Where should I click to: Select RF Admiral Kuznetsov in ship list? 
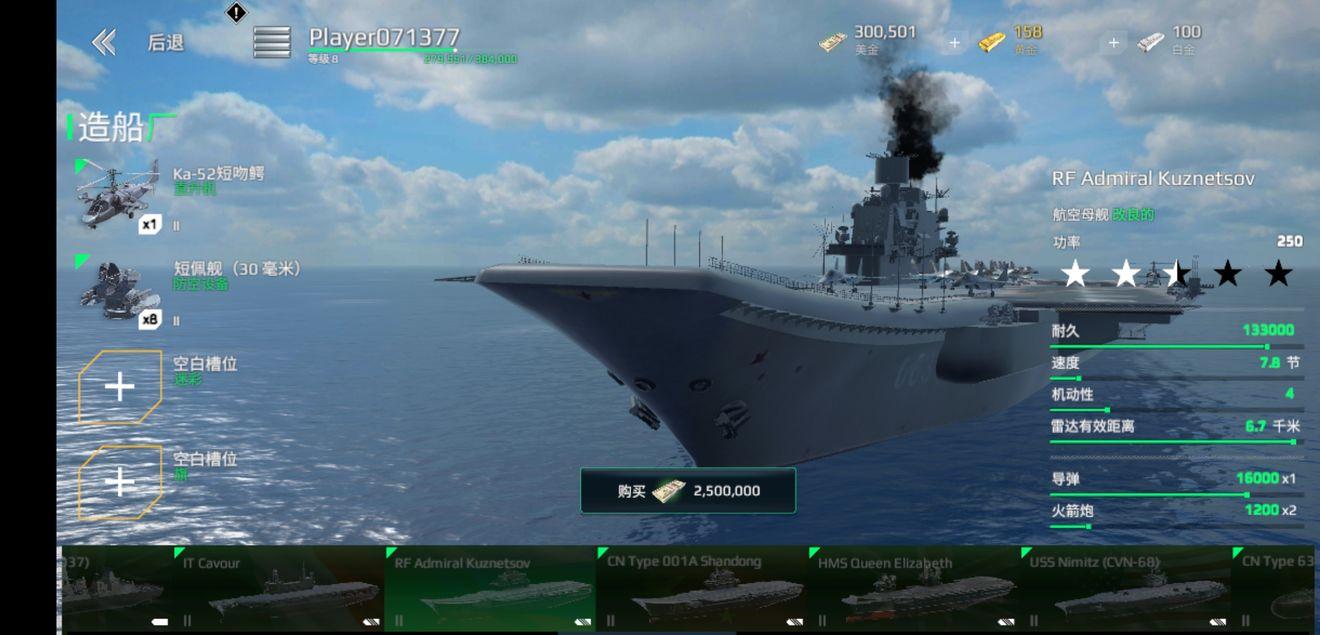pos(490,590)
